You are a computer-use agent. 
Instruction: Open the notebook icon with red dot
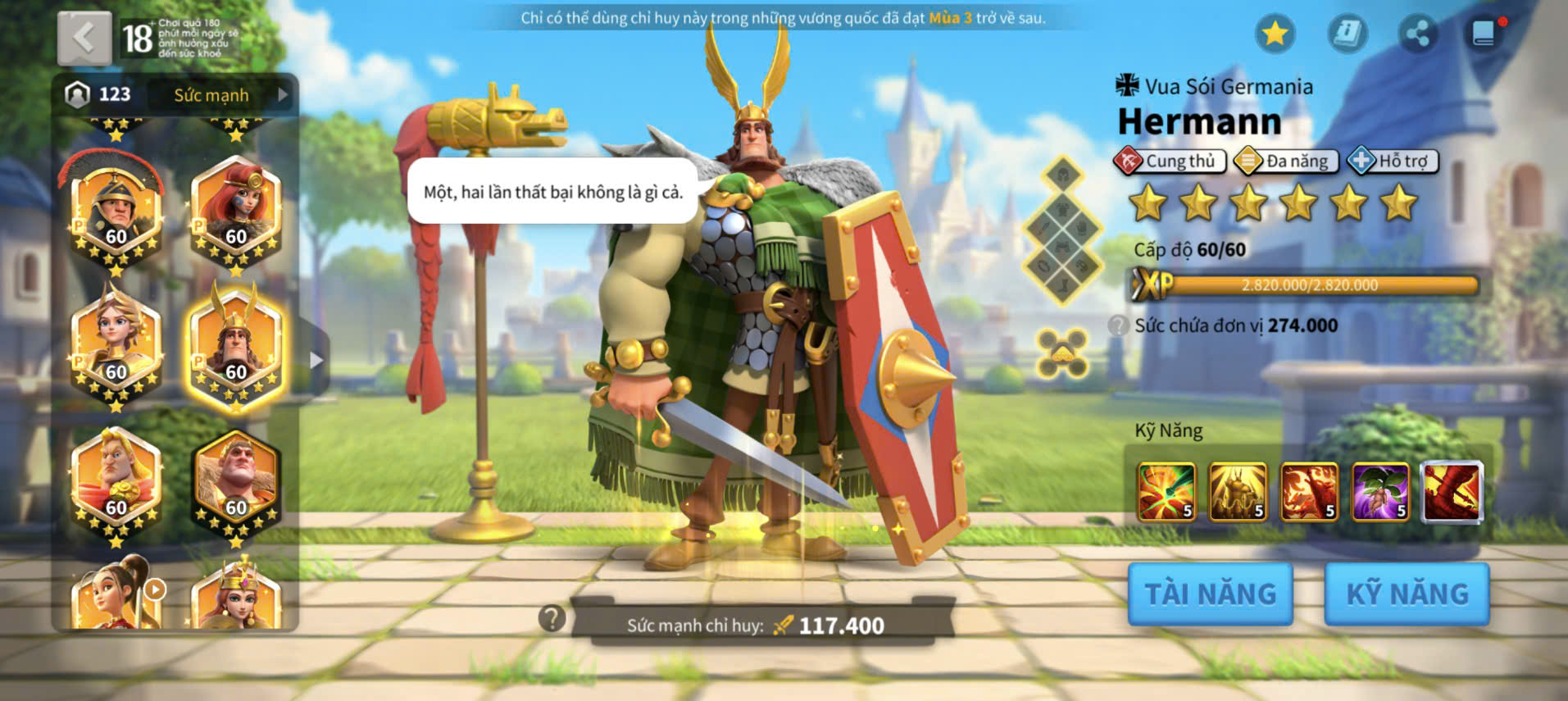pos(1484,34)
